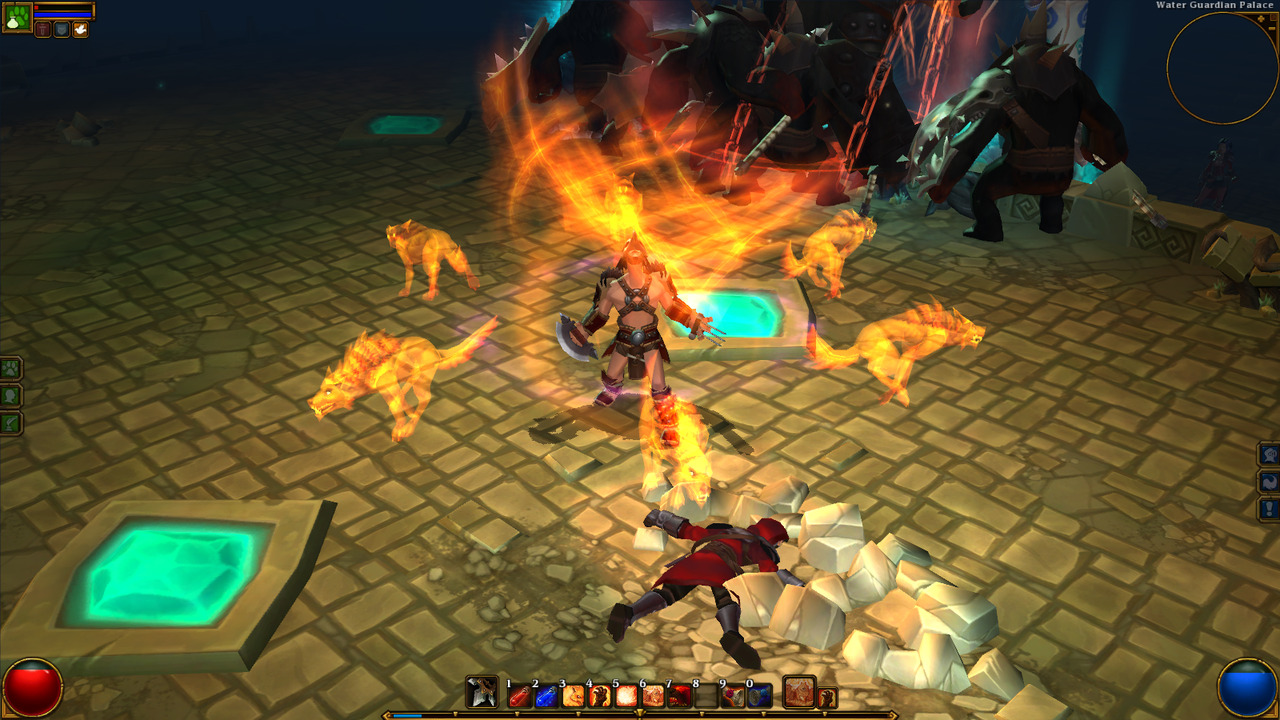The image size is (1280, 720).
Task: Set pet to aggressive sword stance
Action: pyautogui.click(x=43, y=30)
